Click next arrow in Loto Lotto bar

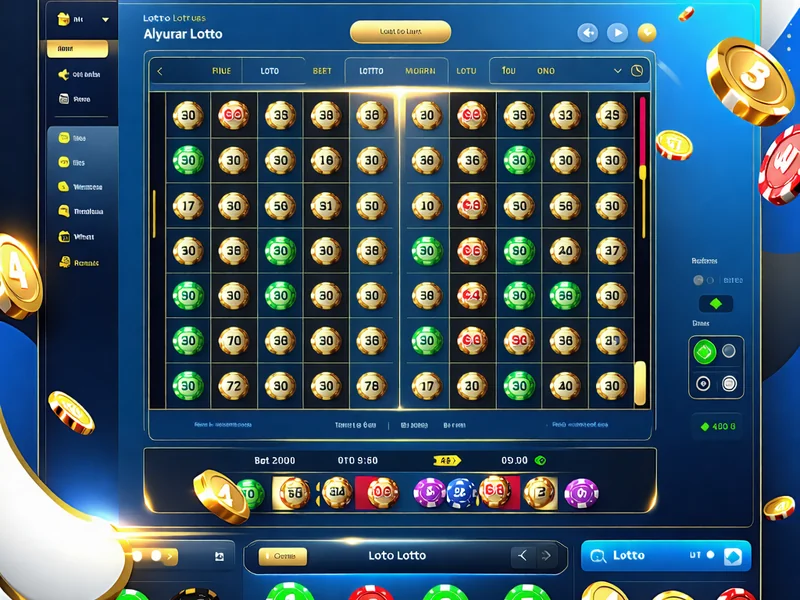click(546, 555)
